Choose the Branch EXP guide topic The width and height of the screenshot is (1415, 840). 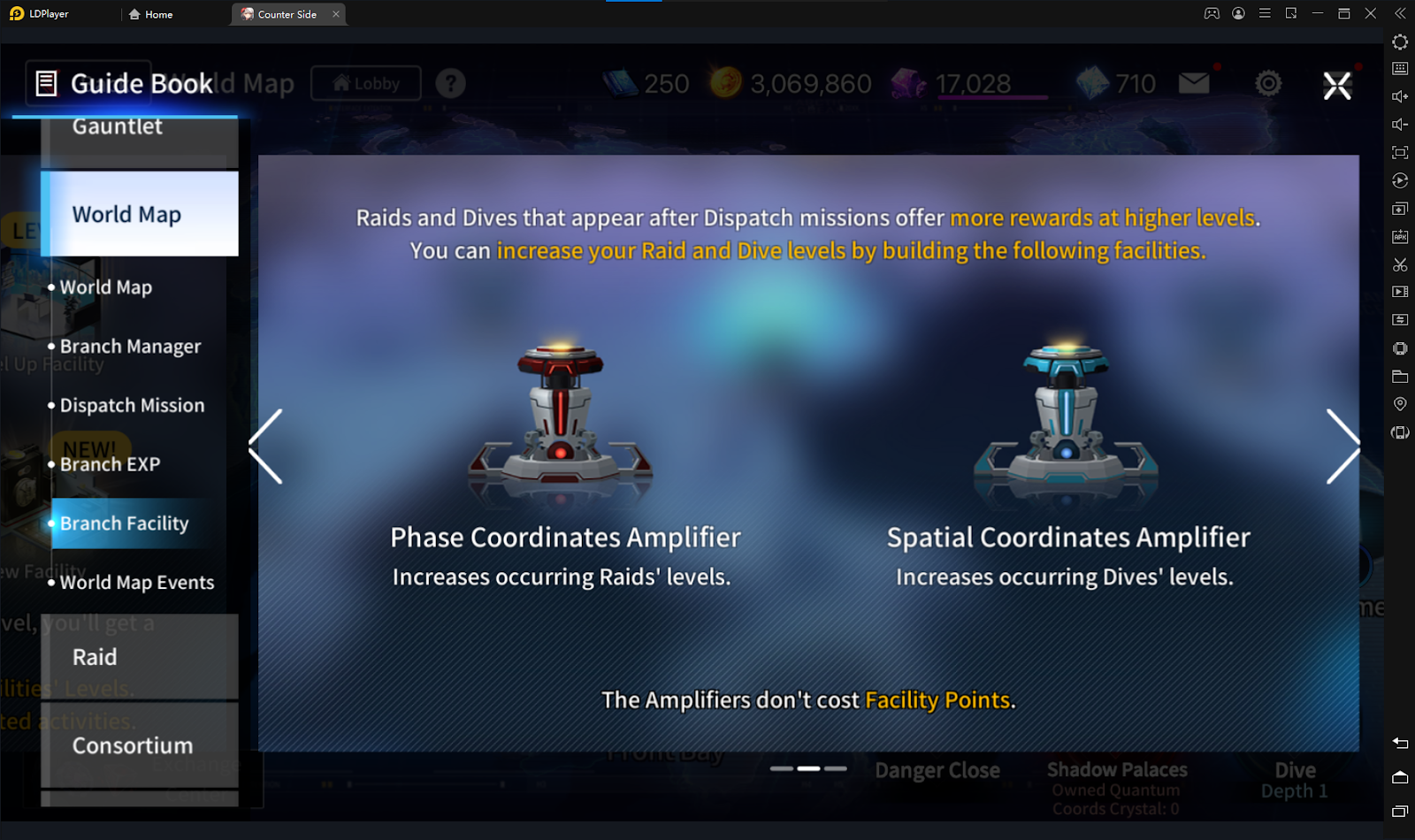coord(110,464)
